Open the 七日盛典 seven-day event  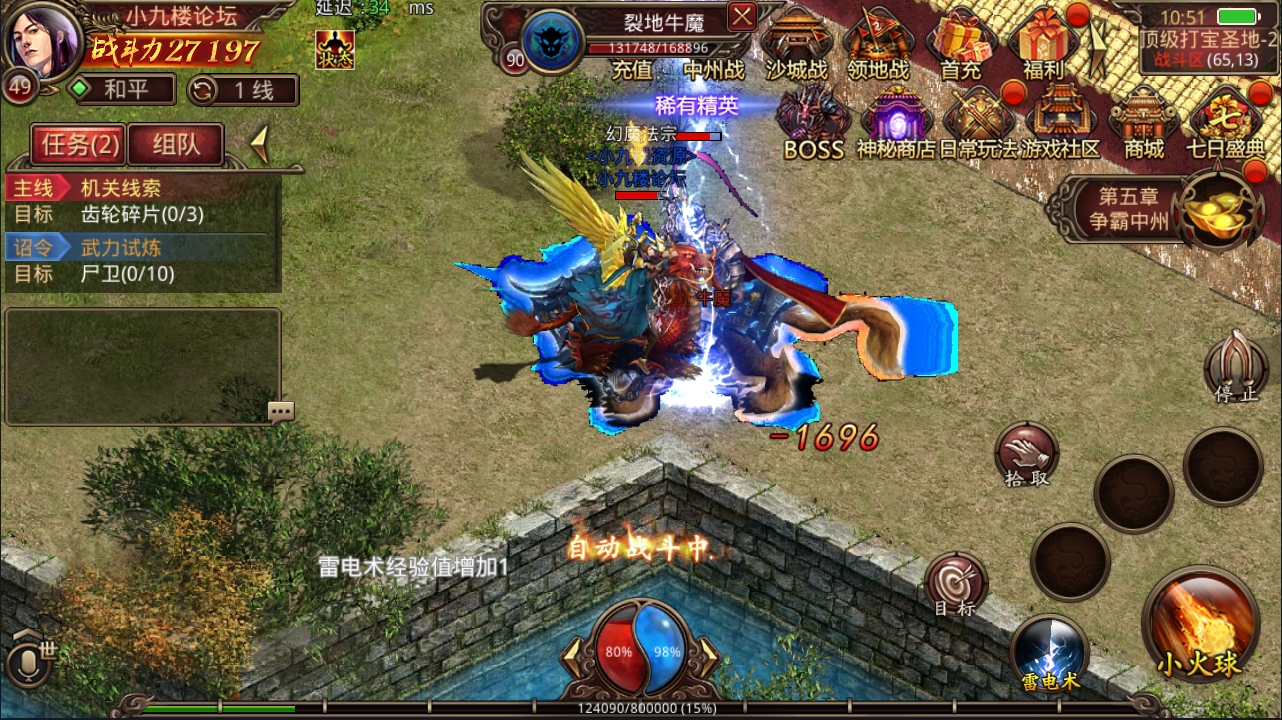1225,120
